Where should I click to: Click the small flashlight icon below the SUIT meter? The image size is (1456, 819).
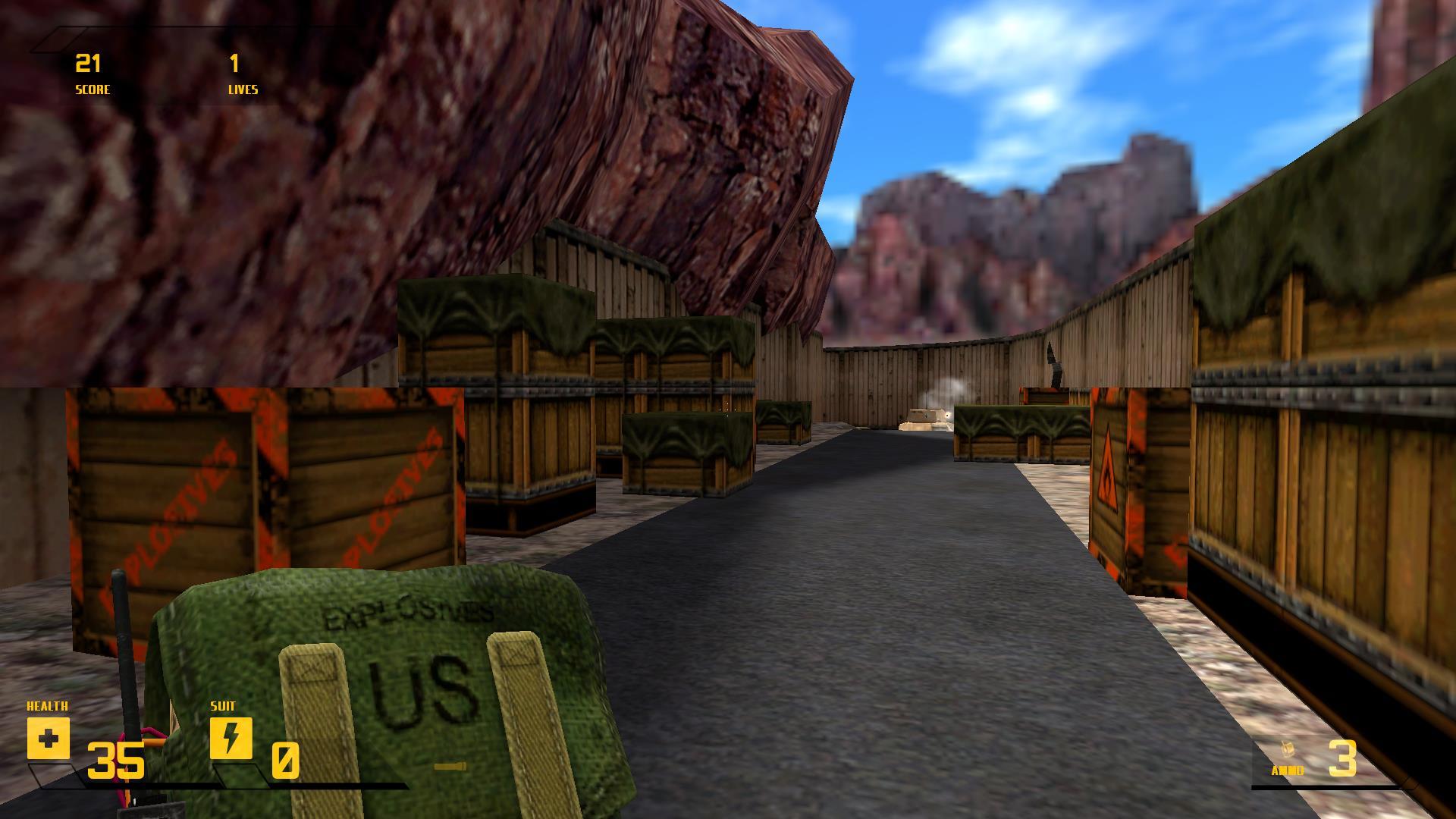pyautogui.click(x=450, y=767)
